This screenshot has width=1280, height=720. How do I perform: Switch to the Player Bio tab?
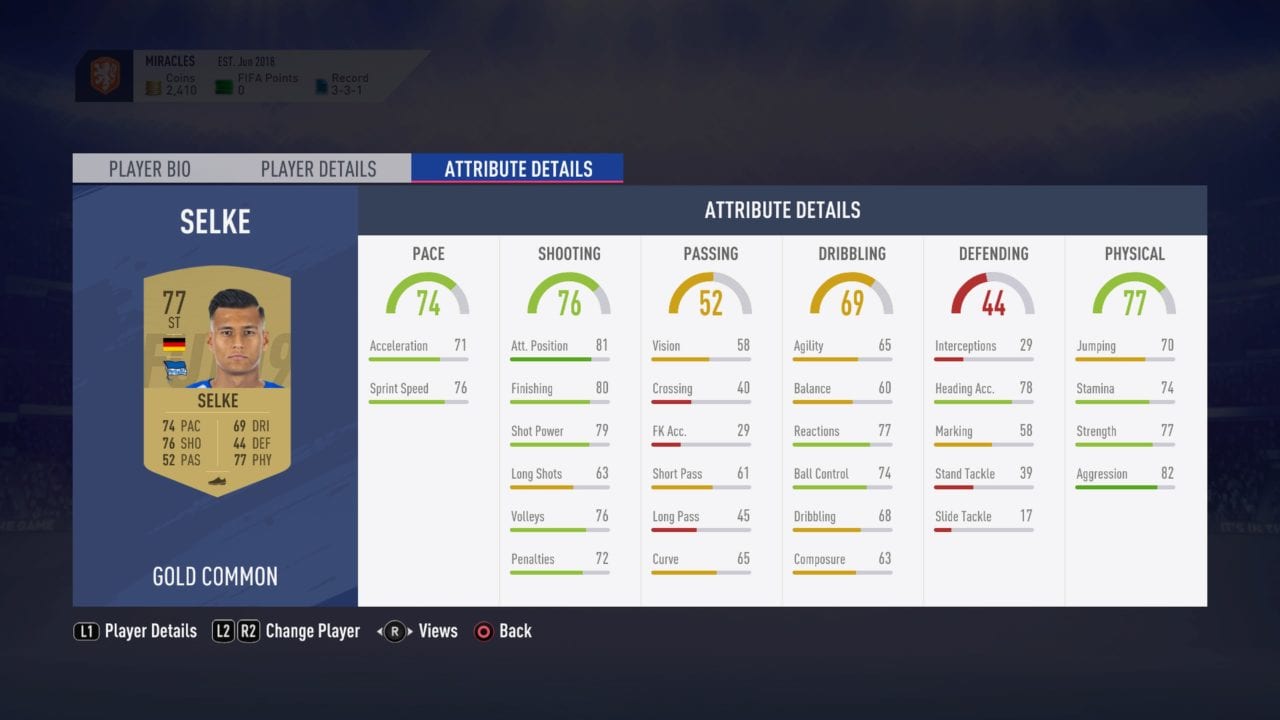click(150, 168)
